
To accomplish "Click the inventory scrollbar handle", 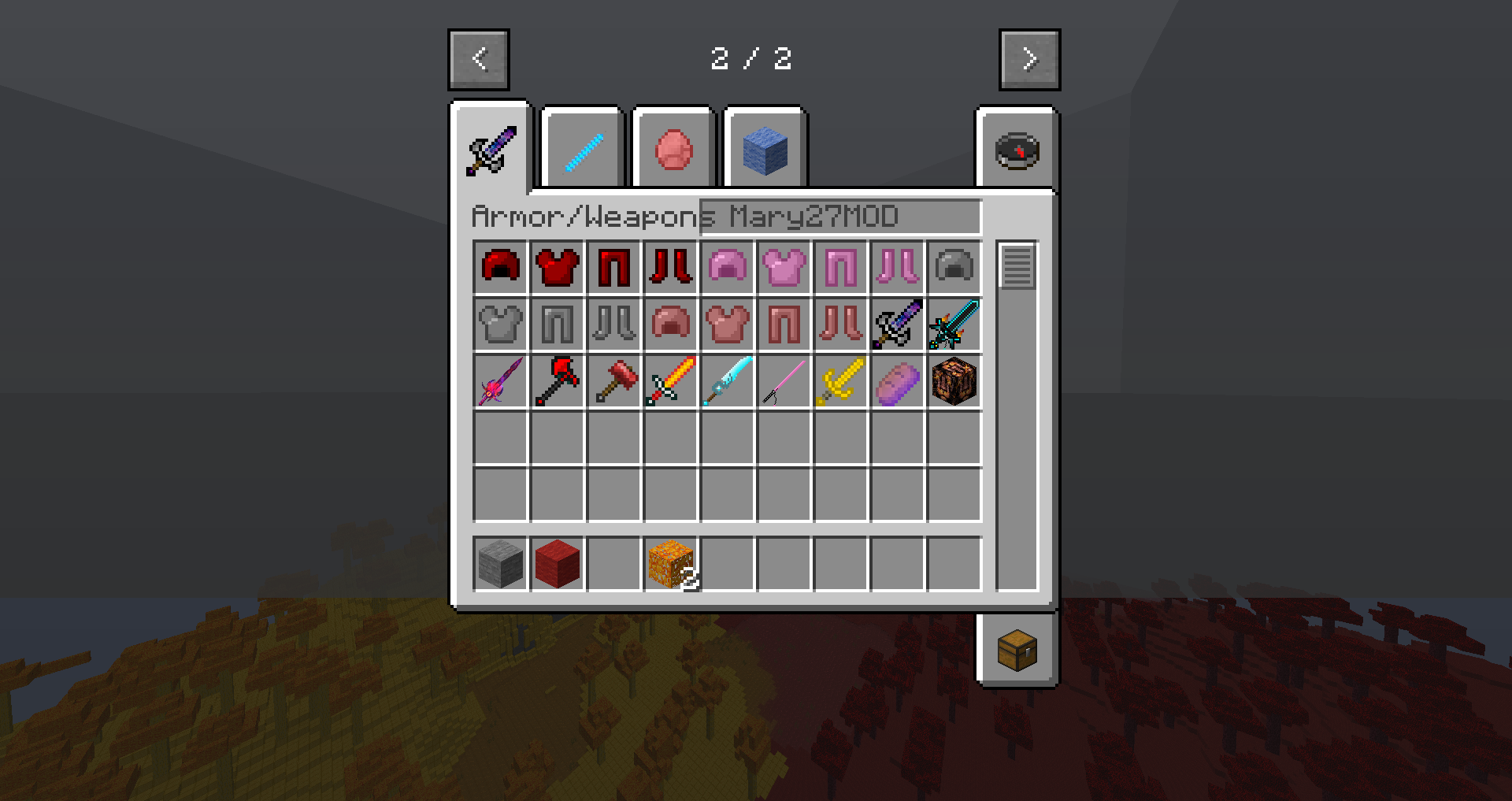I will click(1018, 266).
